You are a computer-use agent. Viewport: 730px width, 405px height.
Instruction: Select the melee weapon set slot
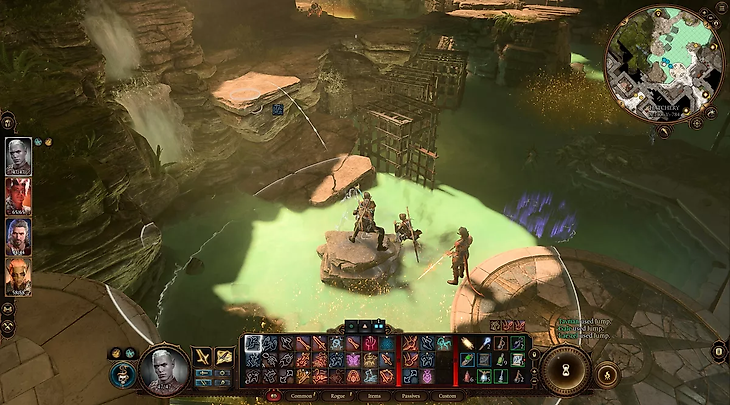[202, 357]
